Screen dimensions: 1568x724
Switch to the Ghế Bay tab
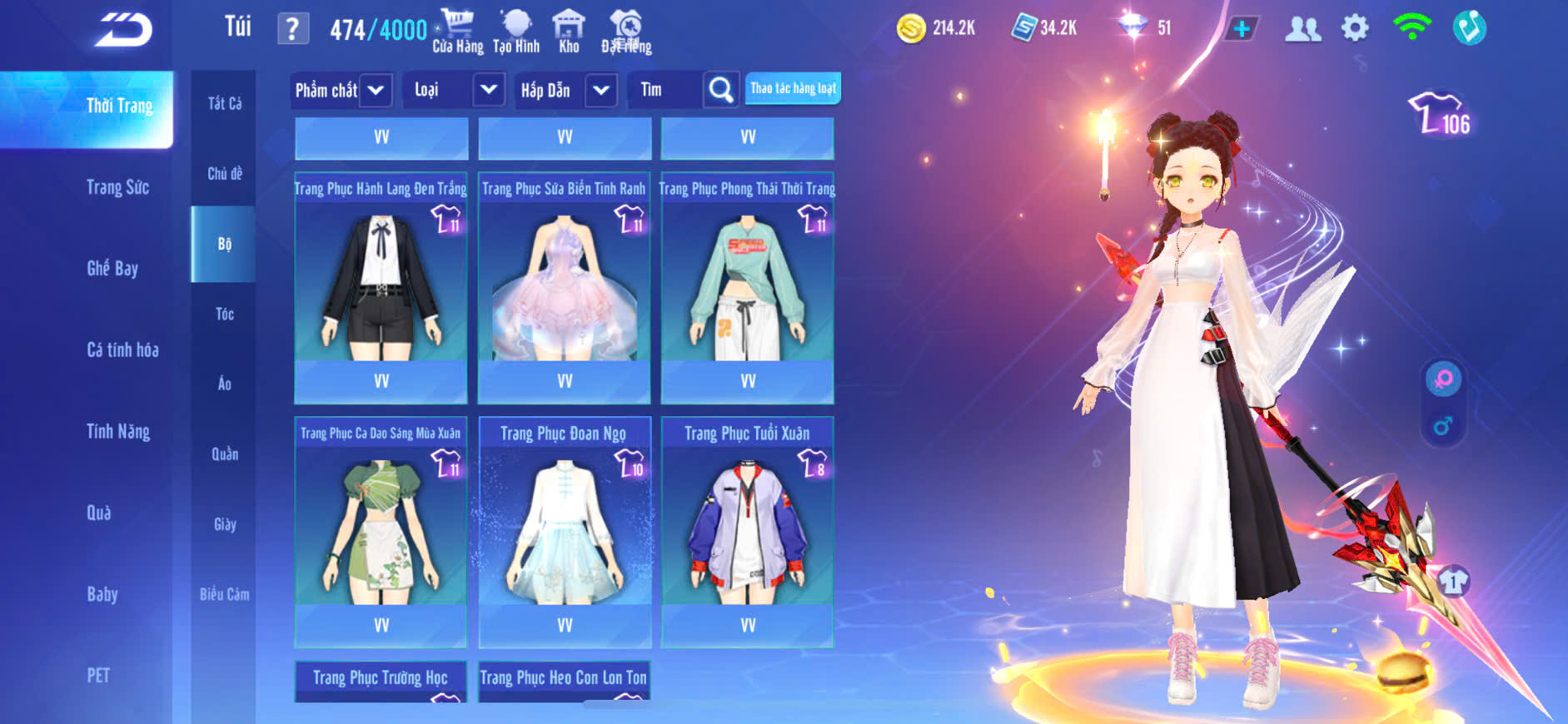tap(112, 268)
